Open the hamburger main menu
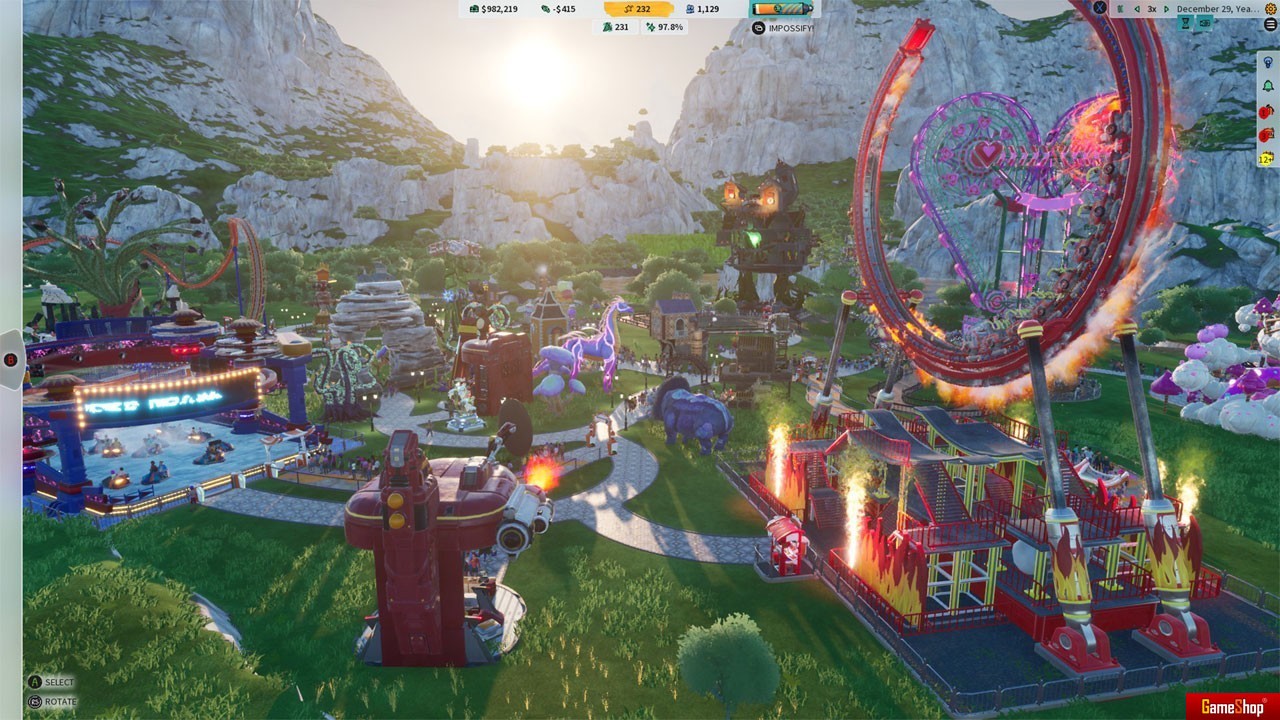 click(x=1271, y=24)
